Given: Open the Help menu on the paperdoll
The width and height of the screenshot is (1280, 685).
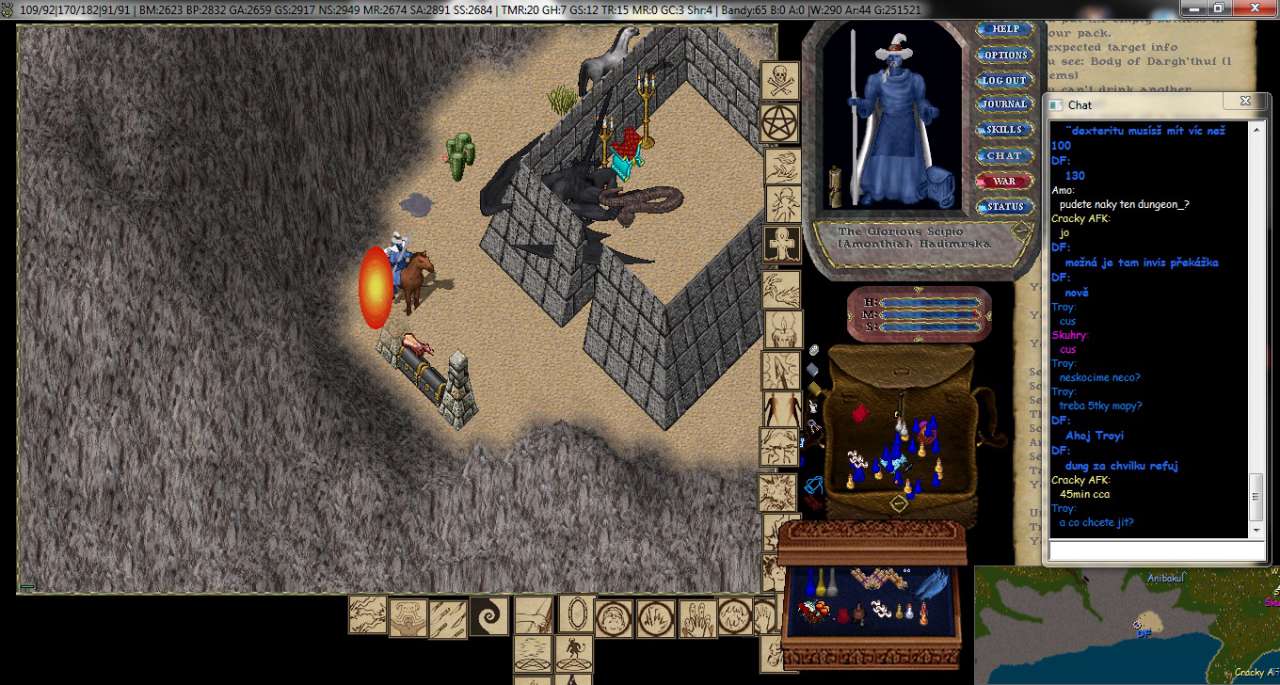Looking at the screenshot, I should [1004, 30].
